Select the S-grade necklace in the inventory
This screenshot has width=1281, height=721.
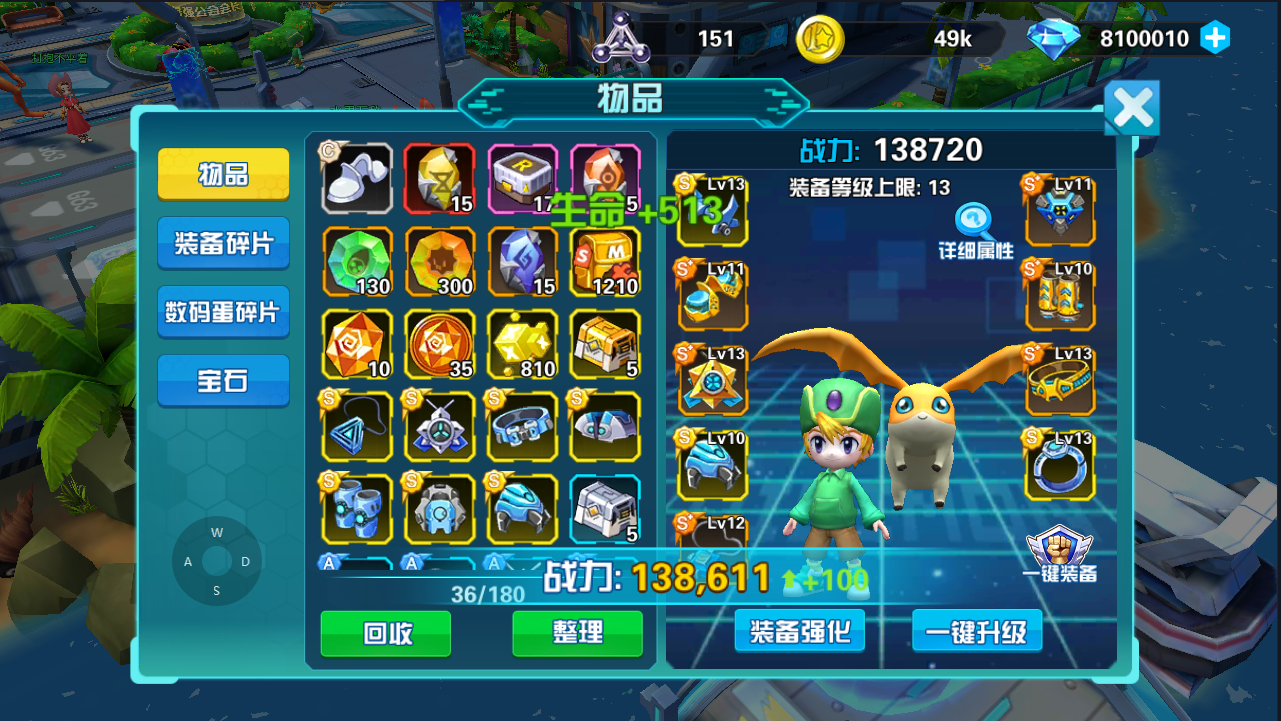coord(357,427)
